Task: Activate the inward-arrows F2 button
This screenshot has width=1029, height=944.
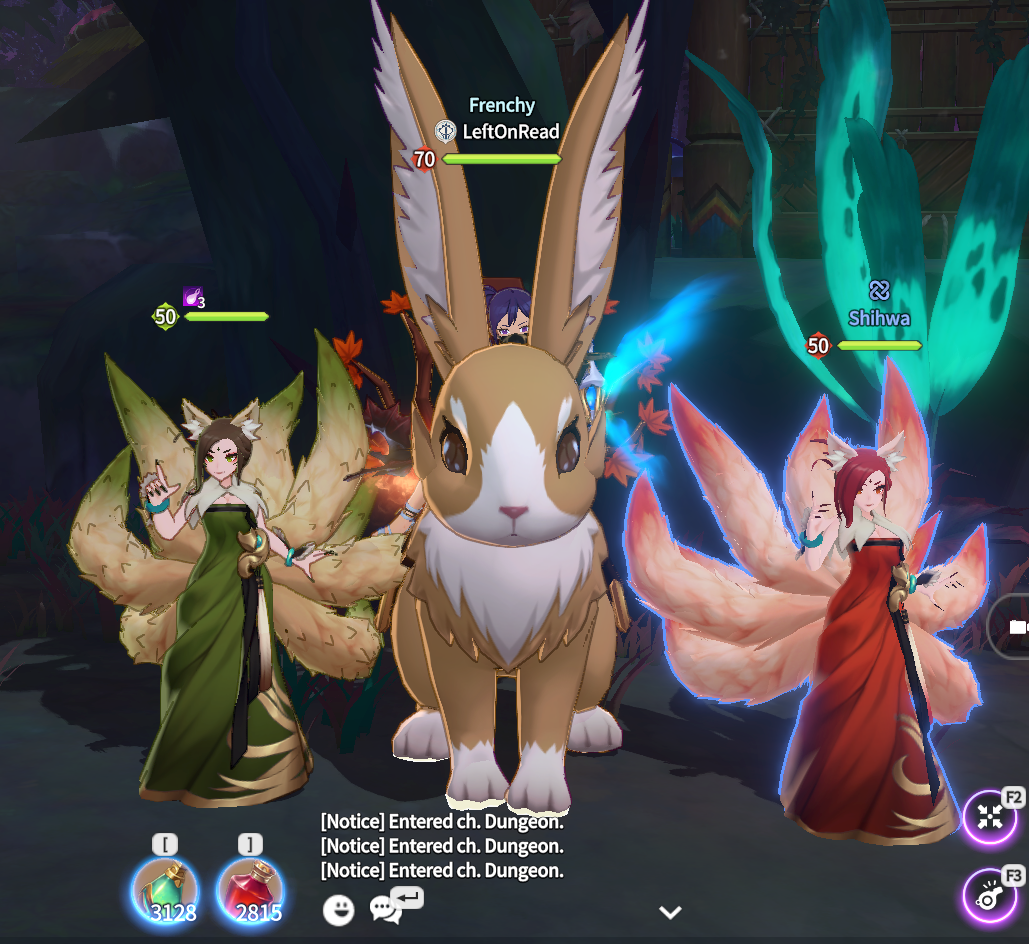Action: pyautogui.click(x=990, y=816)
